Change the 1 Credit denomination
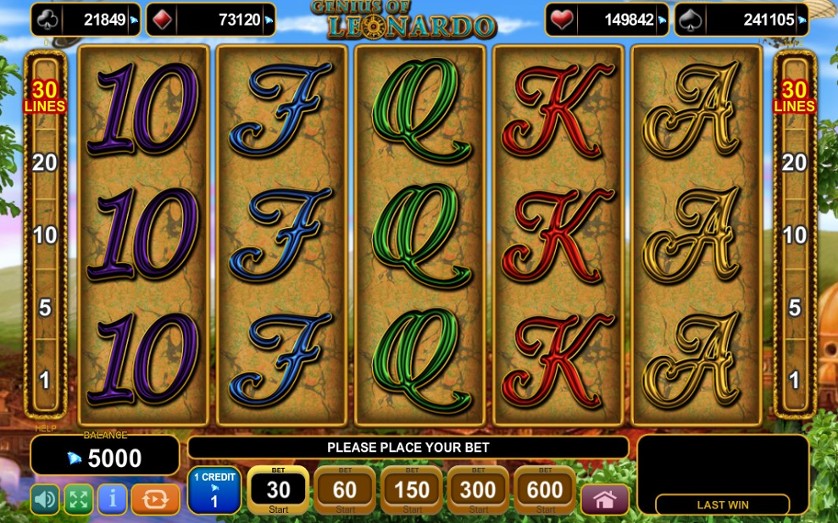Screen dimensions: 838x523 (x=214, y=490)
